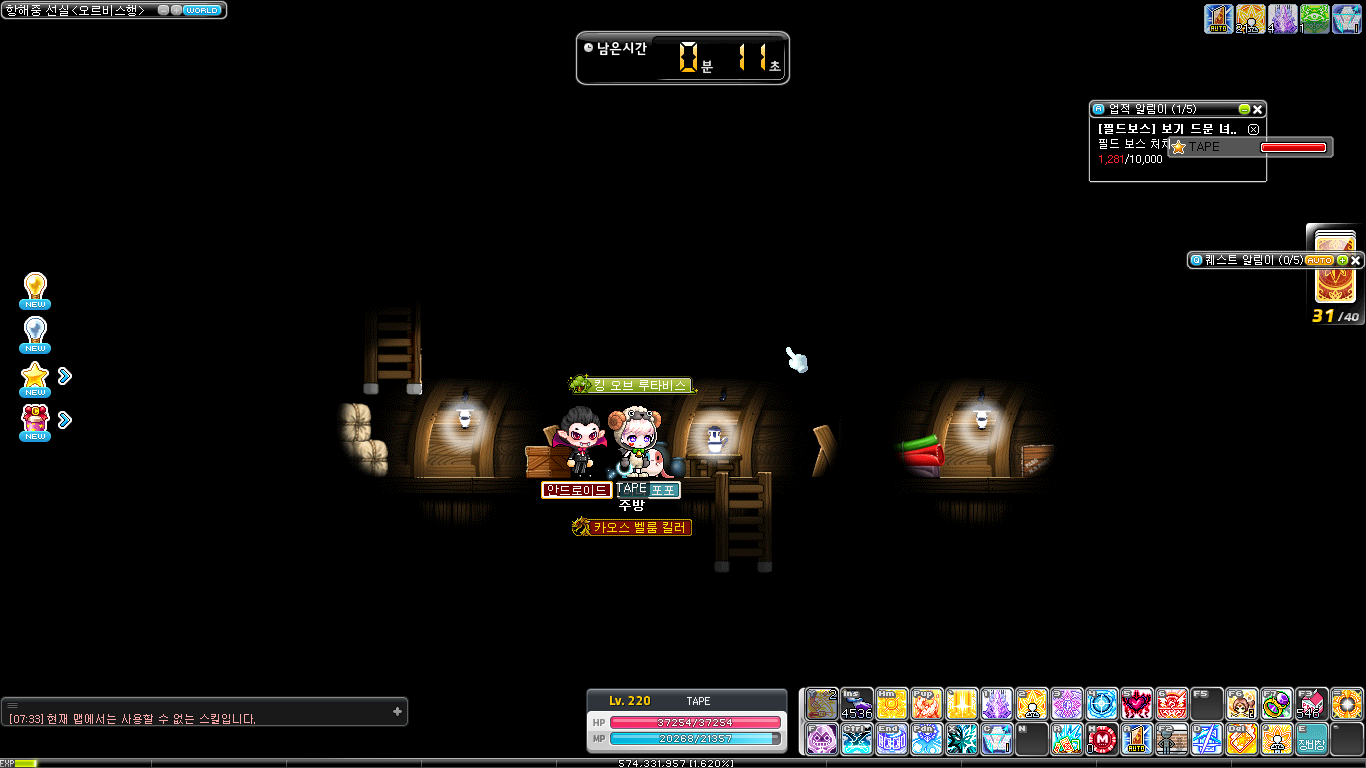
Task: Click the green eye buff icon
Action: tap(1314, 18)
